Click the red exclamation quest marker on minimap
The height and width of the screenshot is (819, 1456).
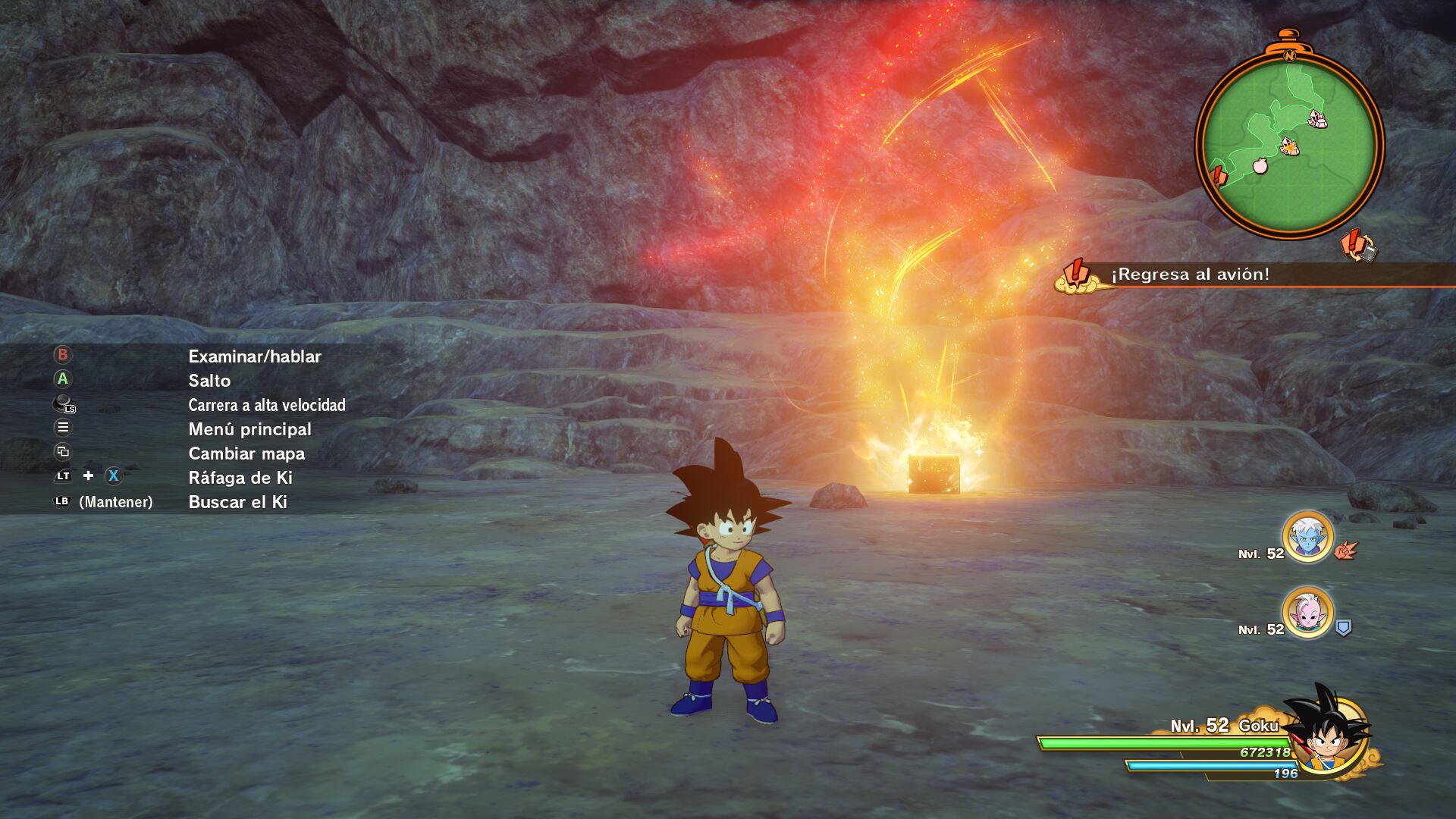coord(1219,177)
